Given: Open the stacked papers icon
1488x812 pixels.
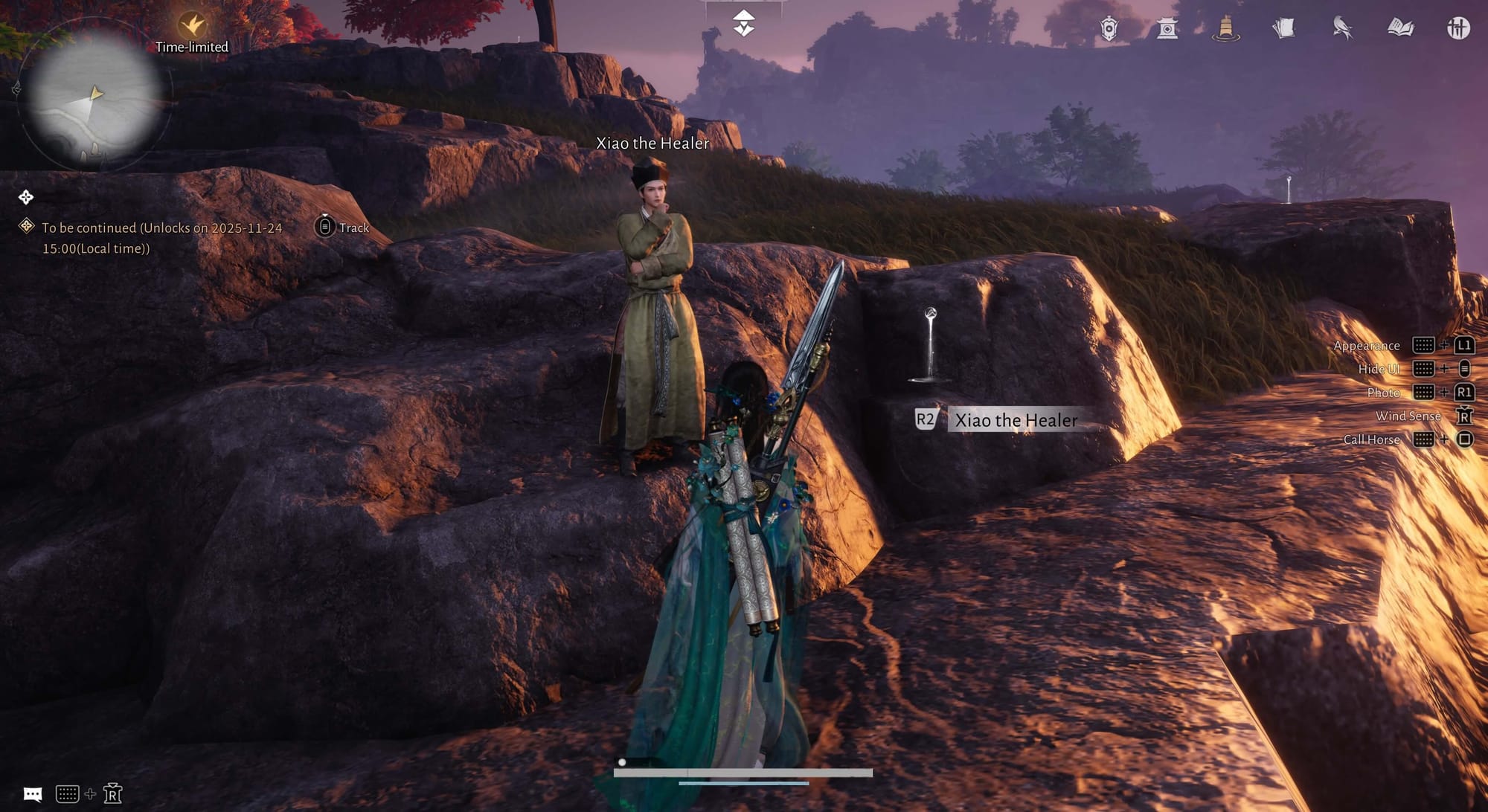Looking at the screenshot, I should coord(1283,29).
